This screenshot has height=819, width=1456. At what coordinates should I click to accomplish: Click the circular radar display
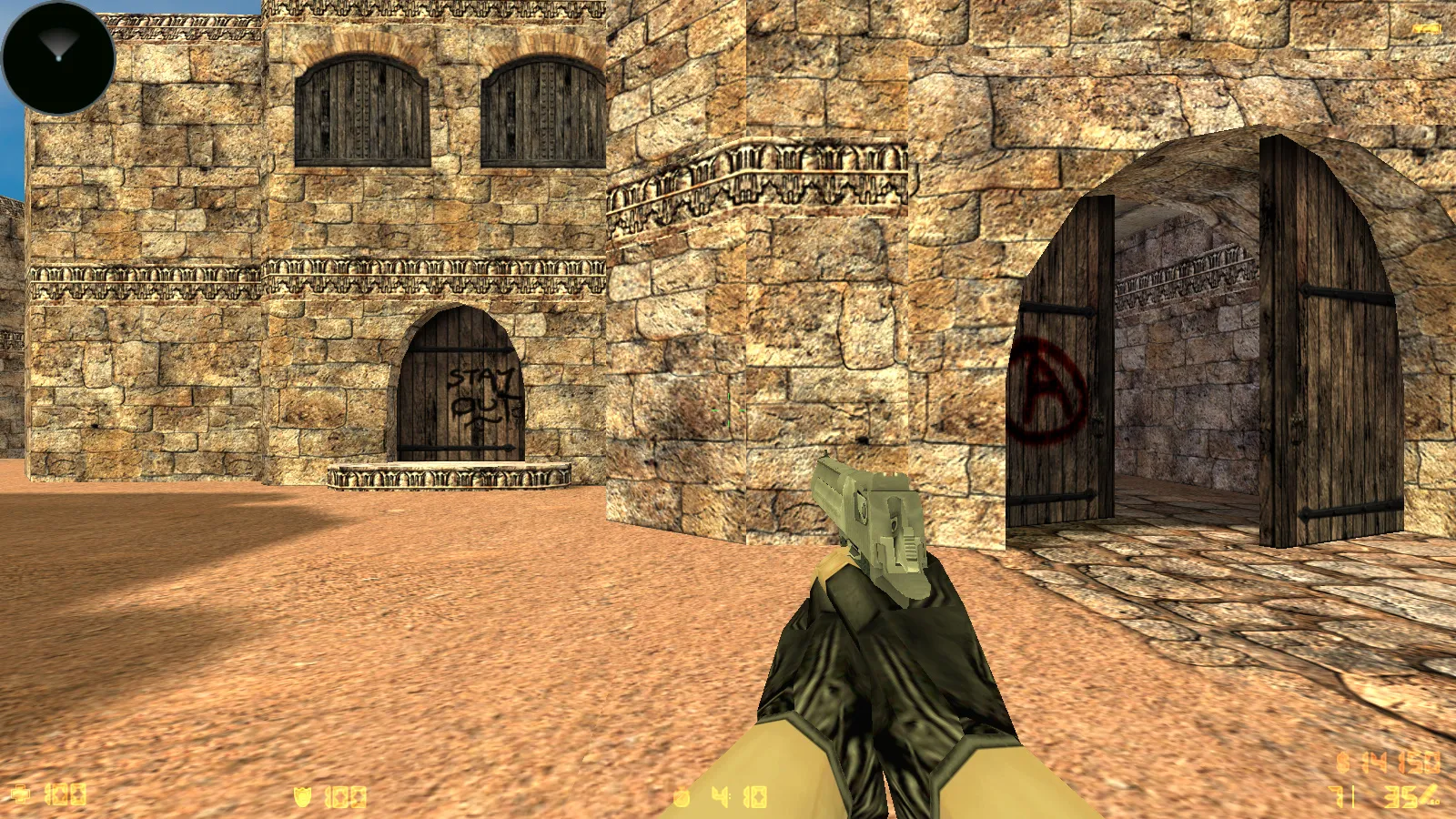58,58
